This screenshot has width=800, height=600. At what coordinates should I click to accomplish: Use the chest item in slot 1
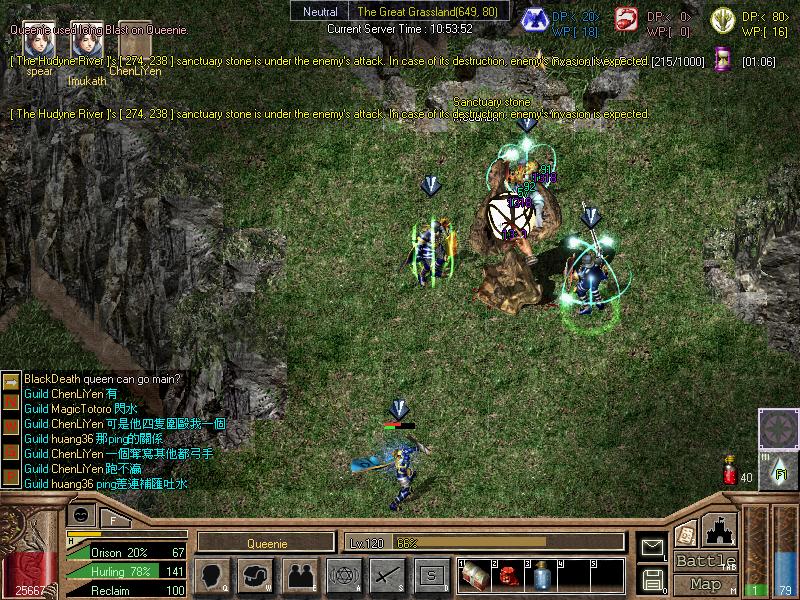coord(473,577)
